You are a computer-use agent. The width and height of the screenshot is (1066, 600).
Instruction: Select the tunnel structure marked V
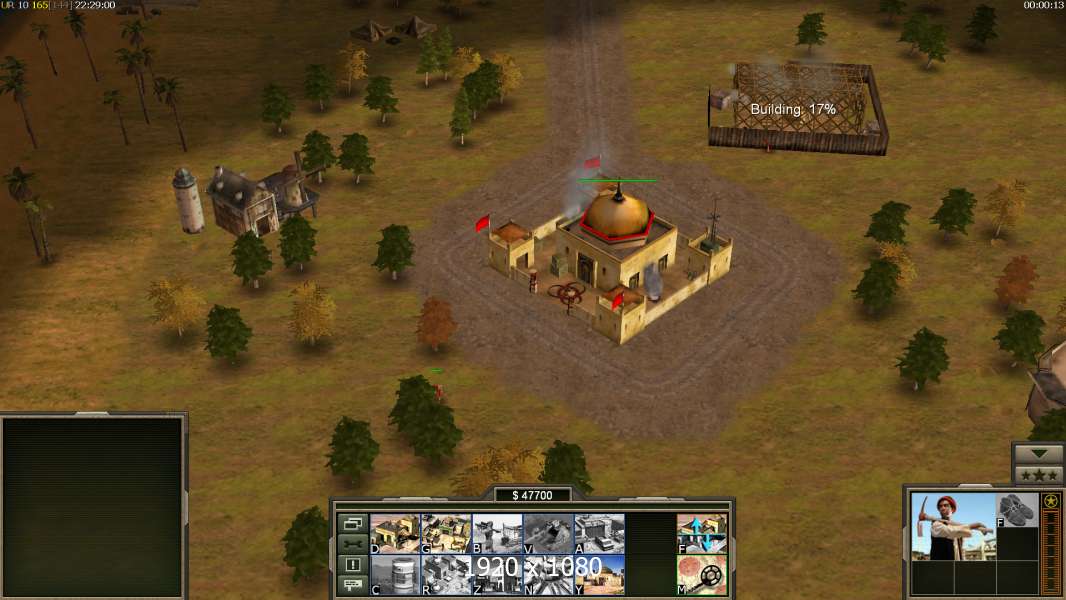[548, 533]
